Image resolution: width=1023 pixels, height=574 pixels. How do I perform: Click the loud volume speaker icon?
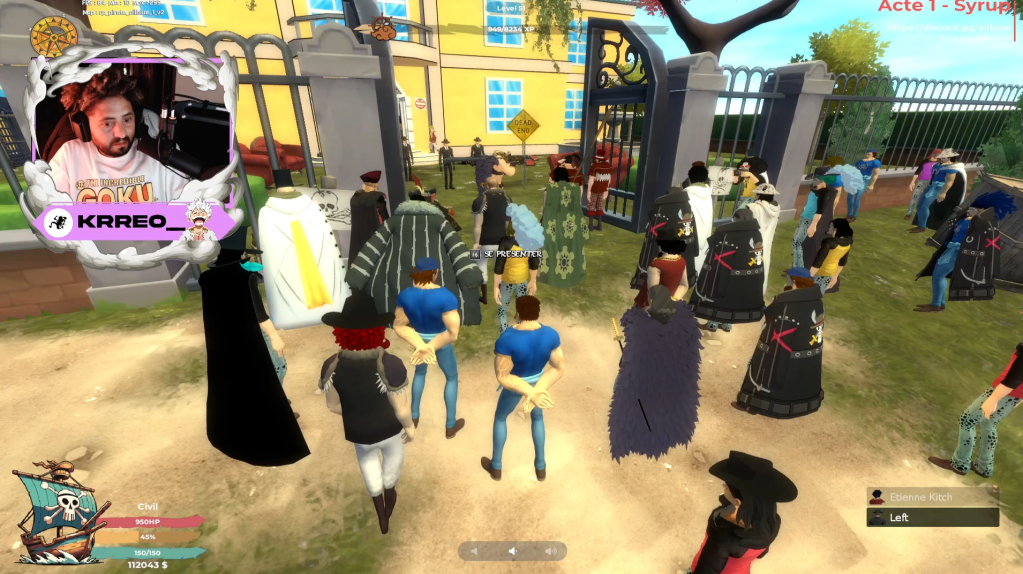click(549, 551)
